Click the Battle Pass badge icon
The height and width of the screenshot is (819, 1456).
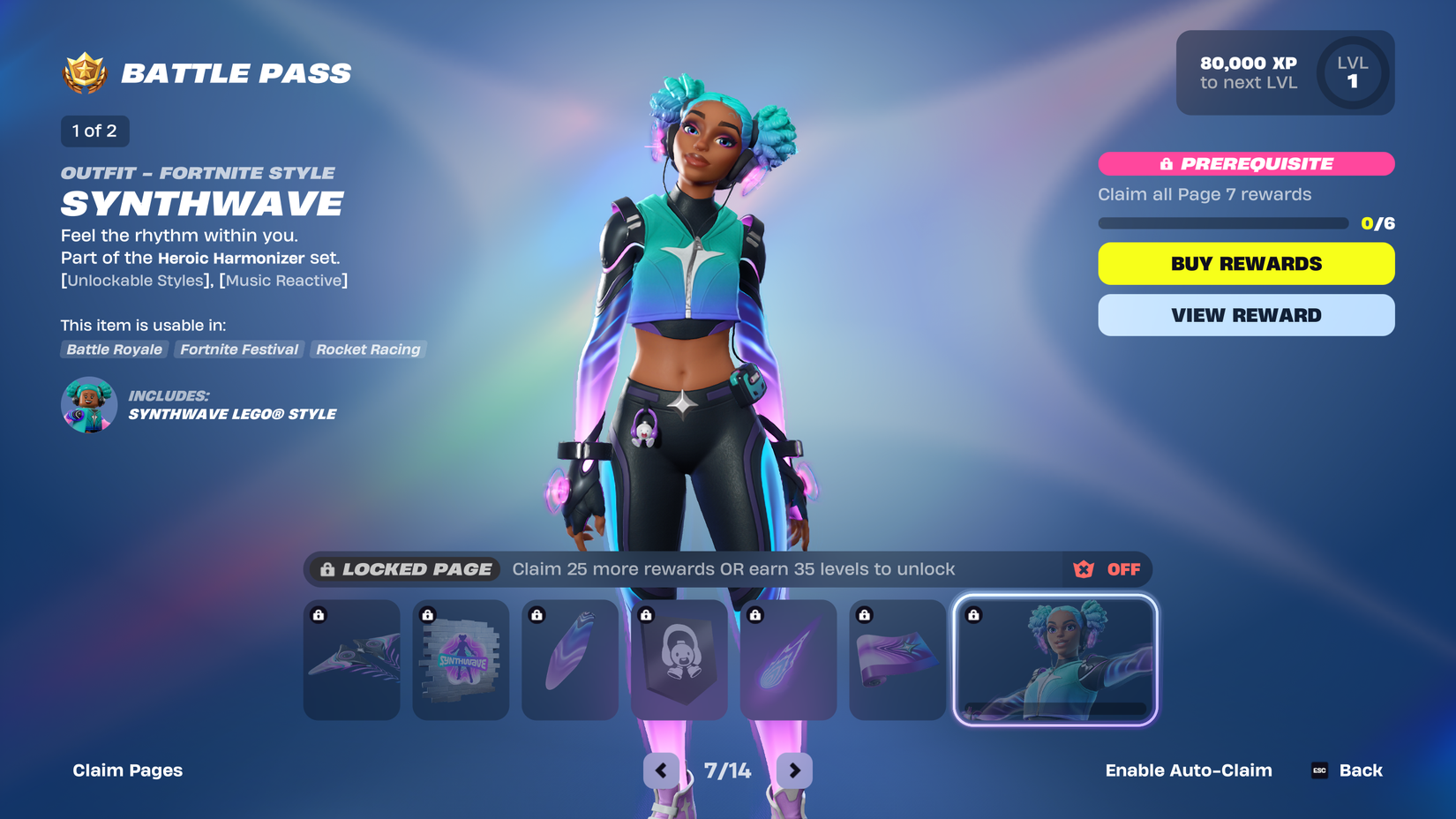(84, 72)
